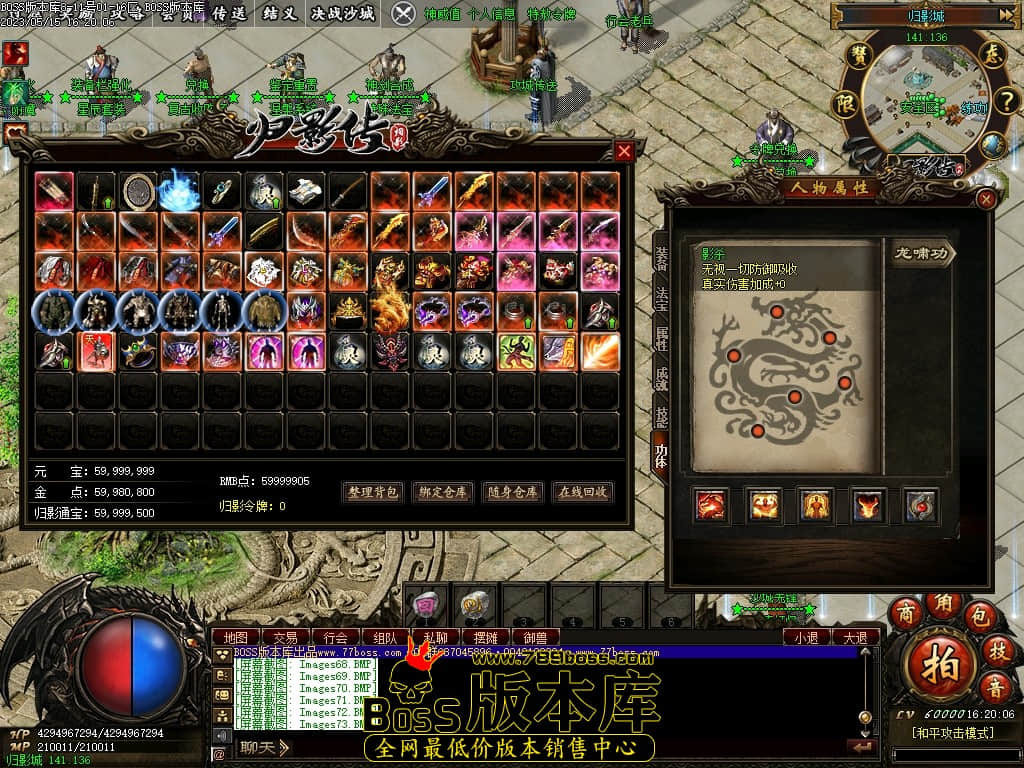Open the 随身仓库 portable warehouse
This screenshot has height=768, width=1024.
point(513,492)
